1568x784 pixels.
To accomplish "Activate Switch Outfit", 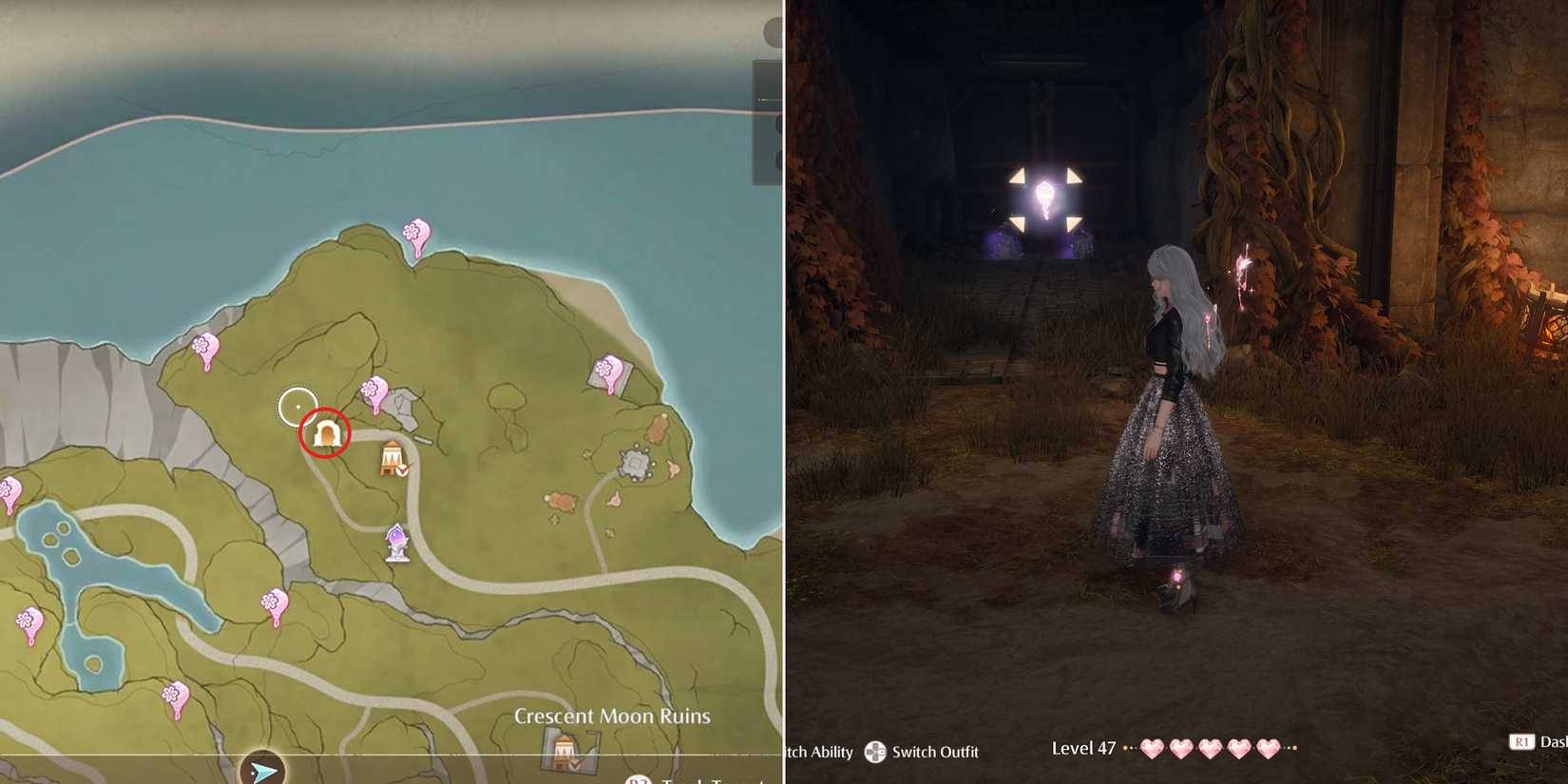I will (936, 753).
